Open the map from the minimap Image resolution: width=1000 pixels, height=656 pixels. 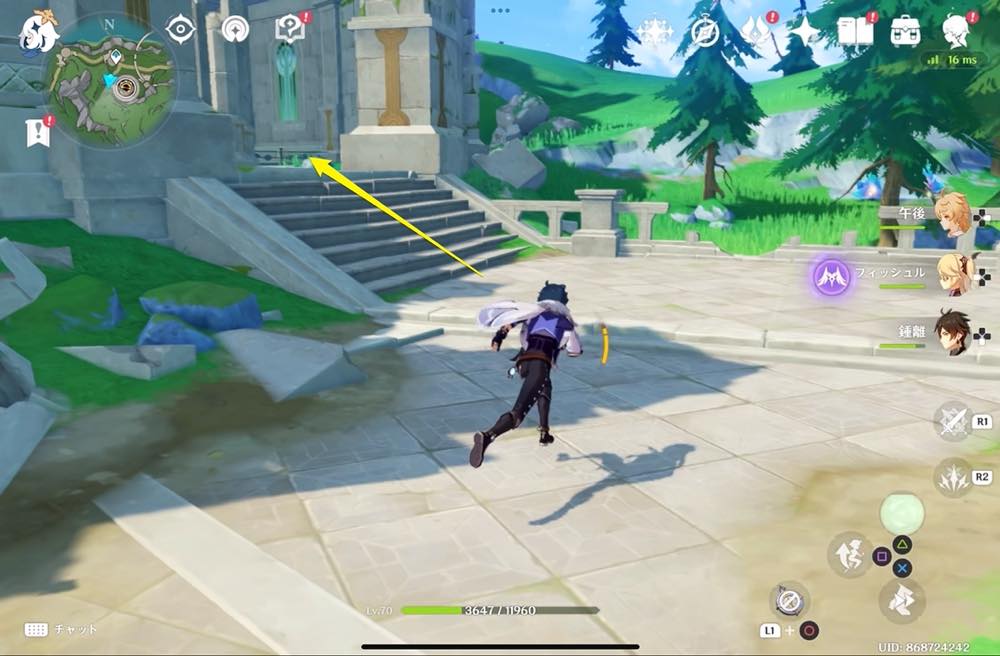[x=111, y=83]
